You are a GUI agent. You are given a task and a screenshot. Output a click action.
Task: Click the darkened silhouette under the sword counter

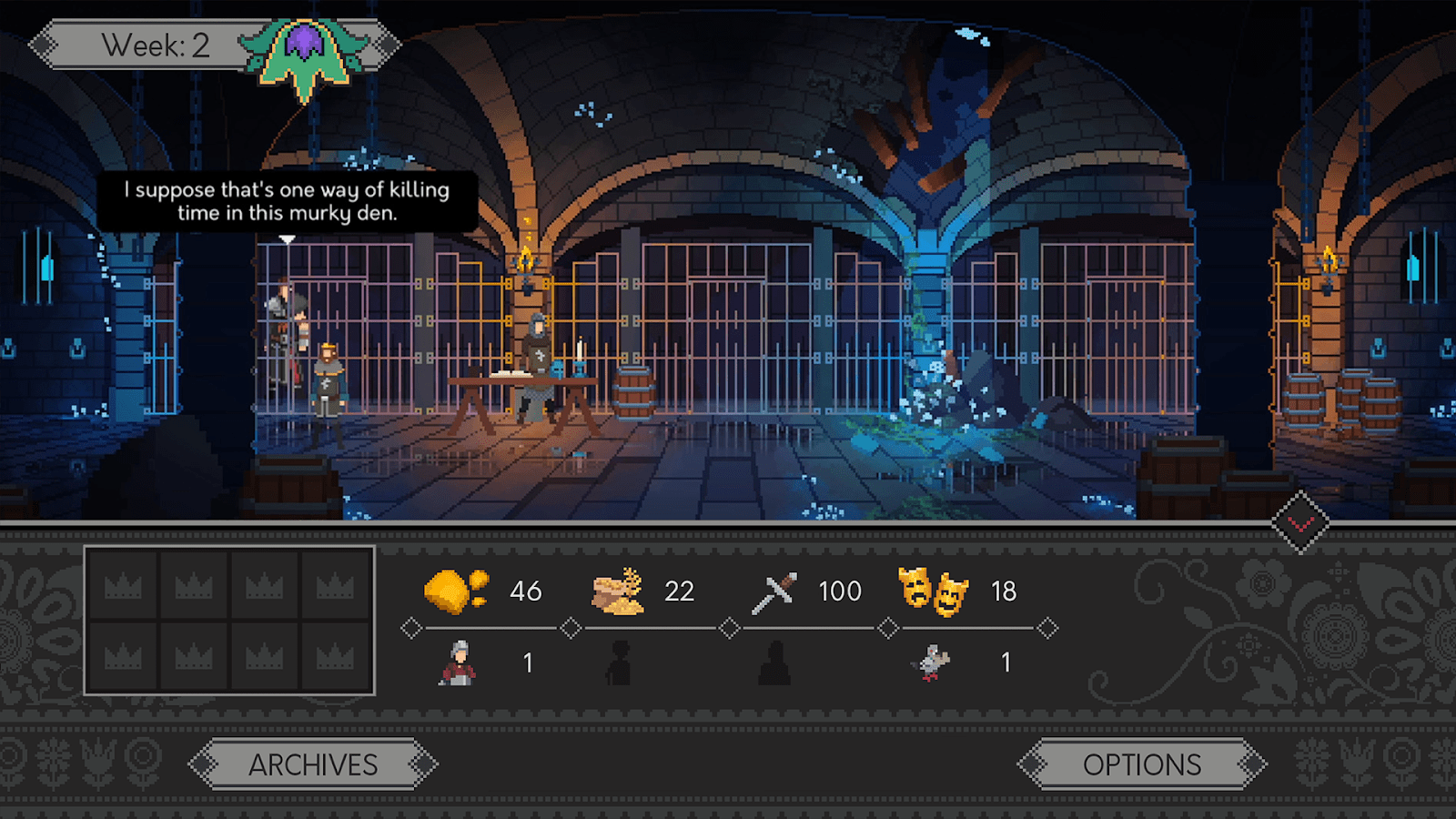(775, 660)
